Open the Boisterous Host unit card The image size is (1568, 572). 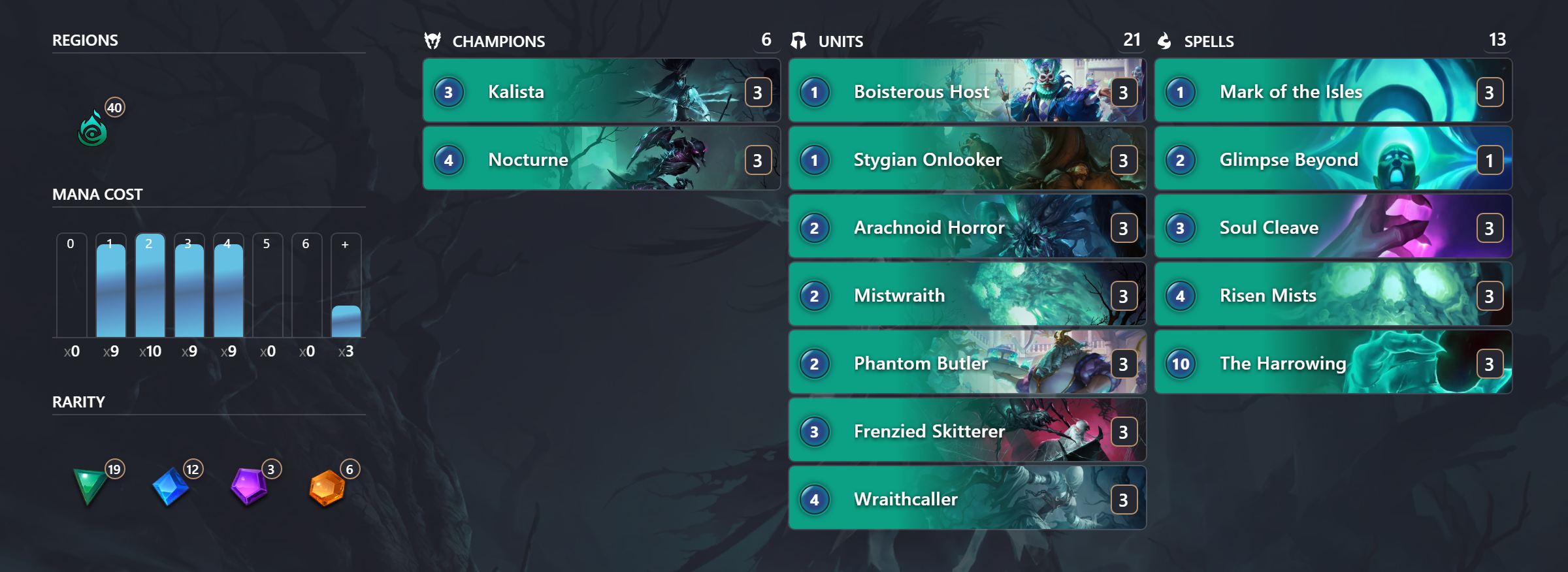pos(967,91)
